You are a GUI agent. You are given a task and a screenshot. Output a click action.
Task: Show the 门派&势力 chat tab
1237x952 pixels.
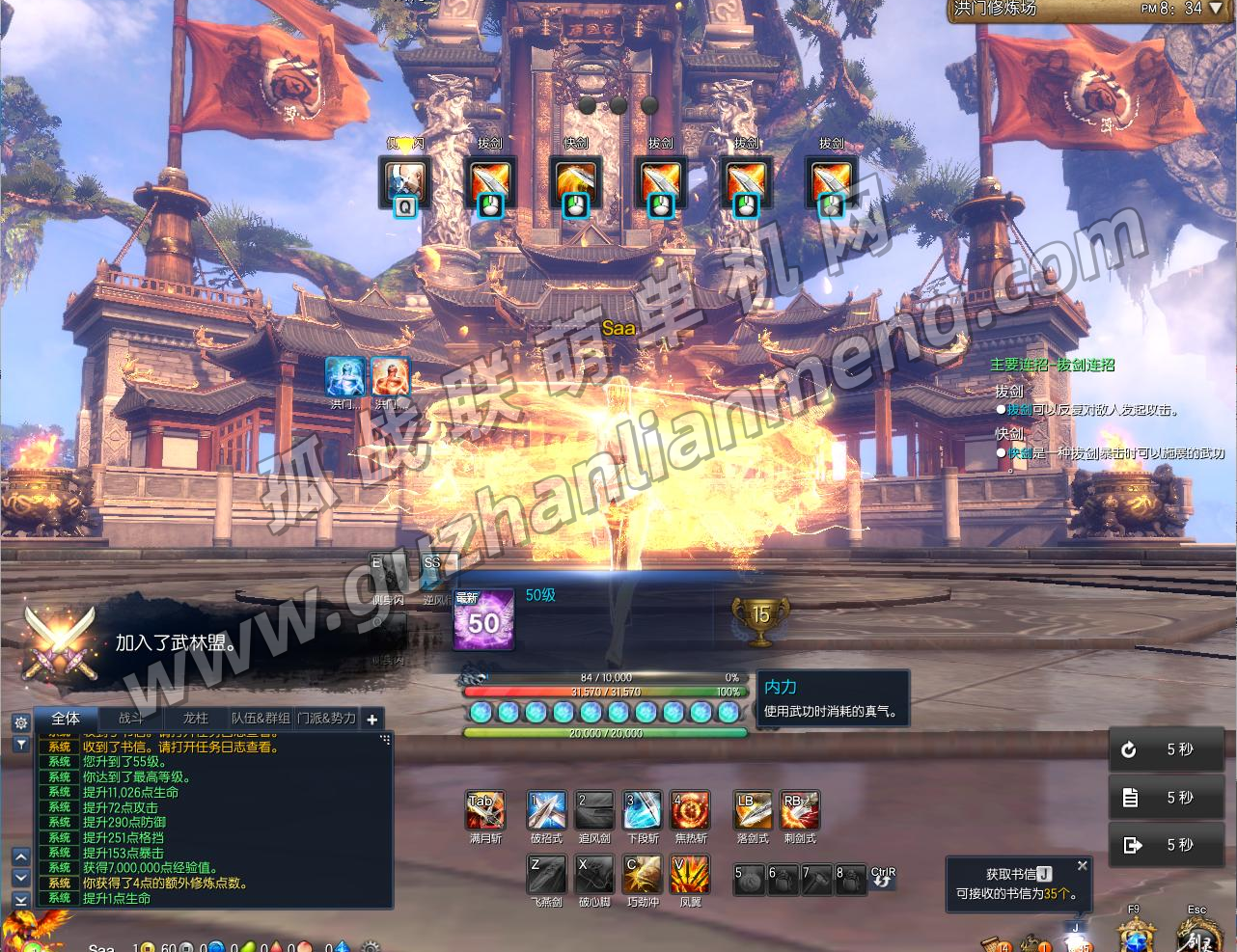[x=326, y=719]
